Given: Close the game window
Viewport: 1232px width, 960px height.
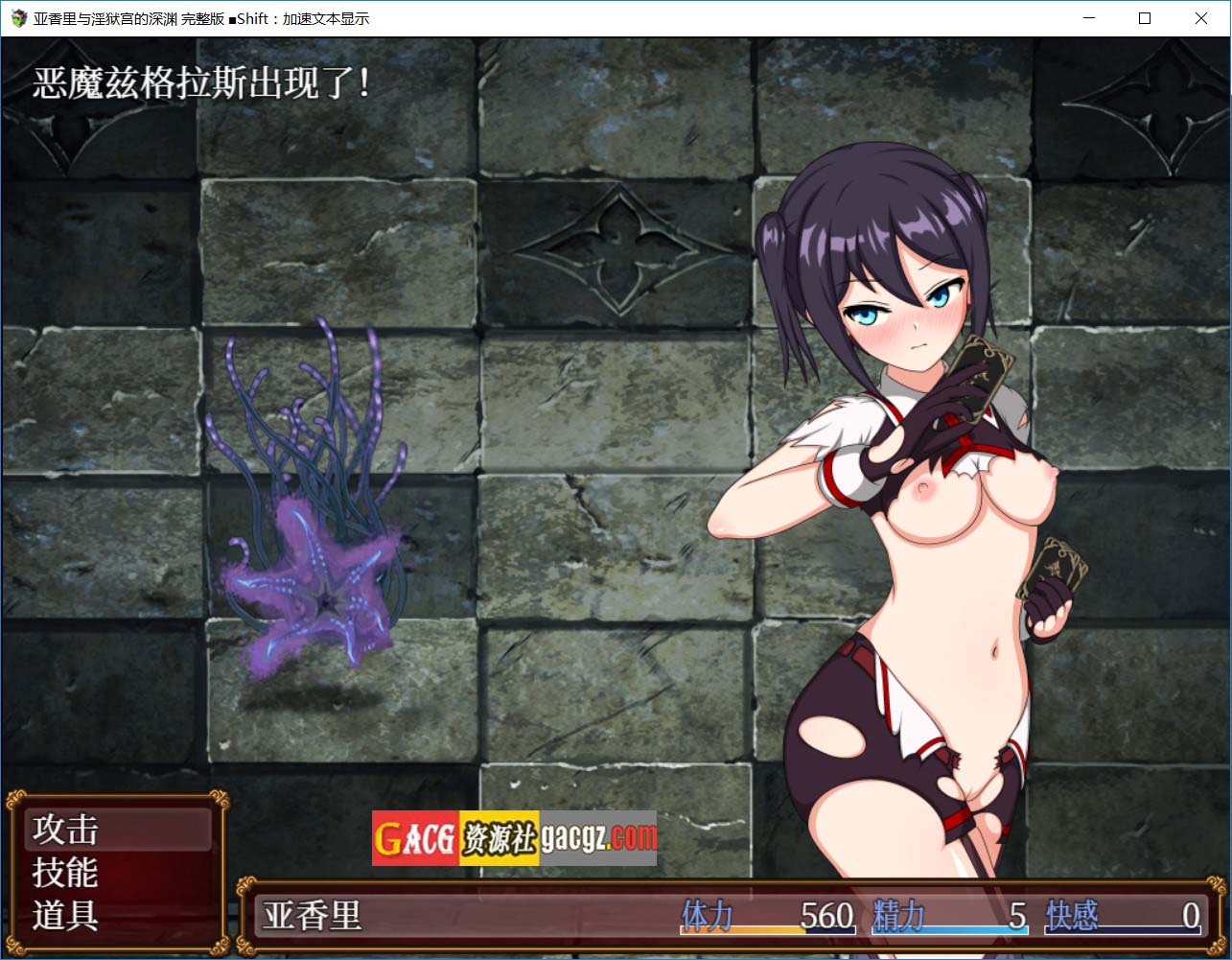Looking at the screenshot, I should pyautogui.click(x=1200, y=18).
